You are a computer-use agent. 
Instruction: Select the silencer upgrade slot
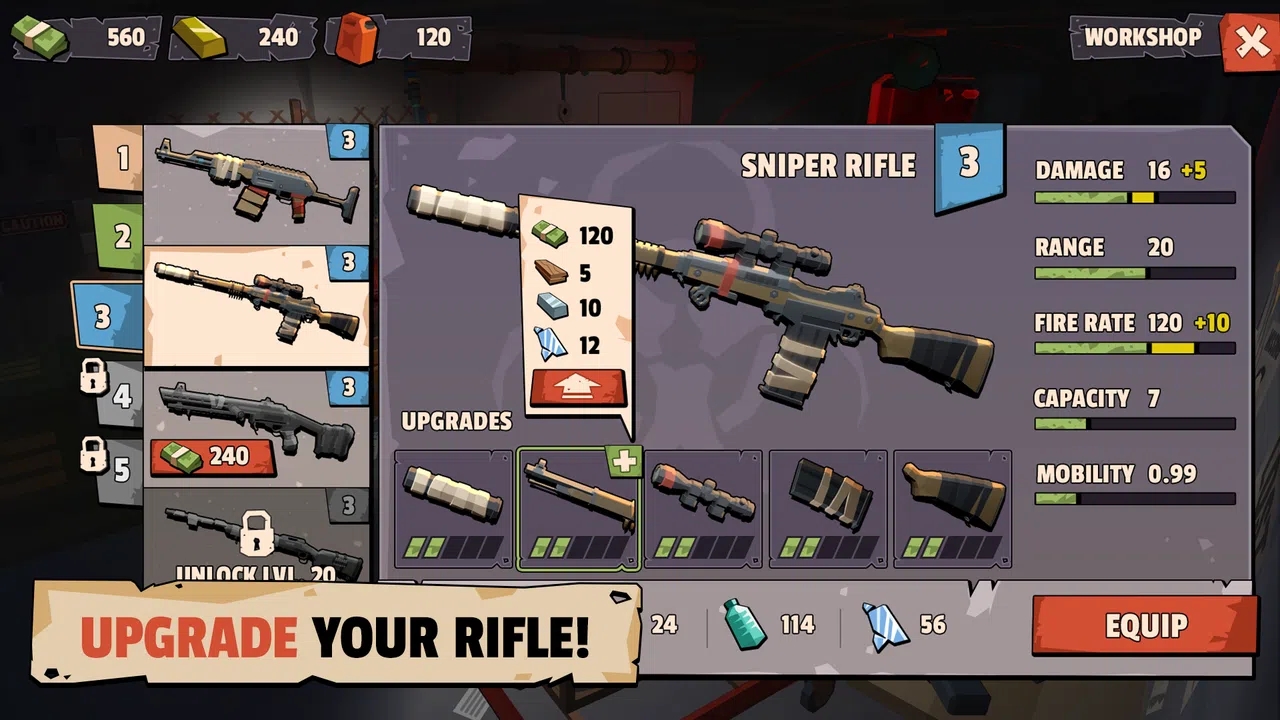(x=454, y=509)
